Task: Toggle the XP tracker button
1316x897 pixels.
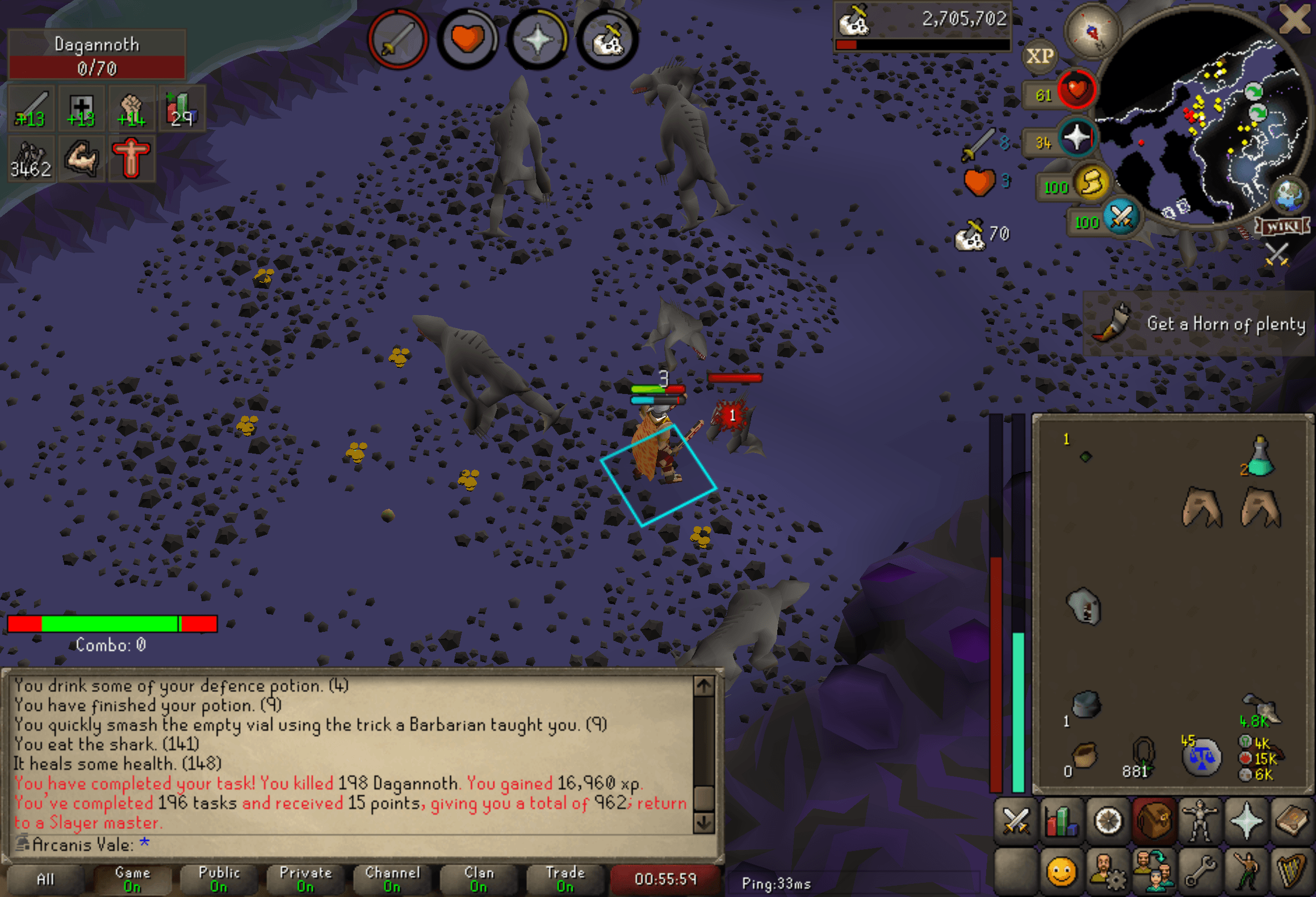Action: click(x=1040, y=56)
